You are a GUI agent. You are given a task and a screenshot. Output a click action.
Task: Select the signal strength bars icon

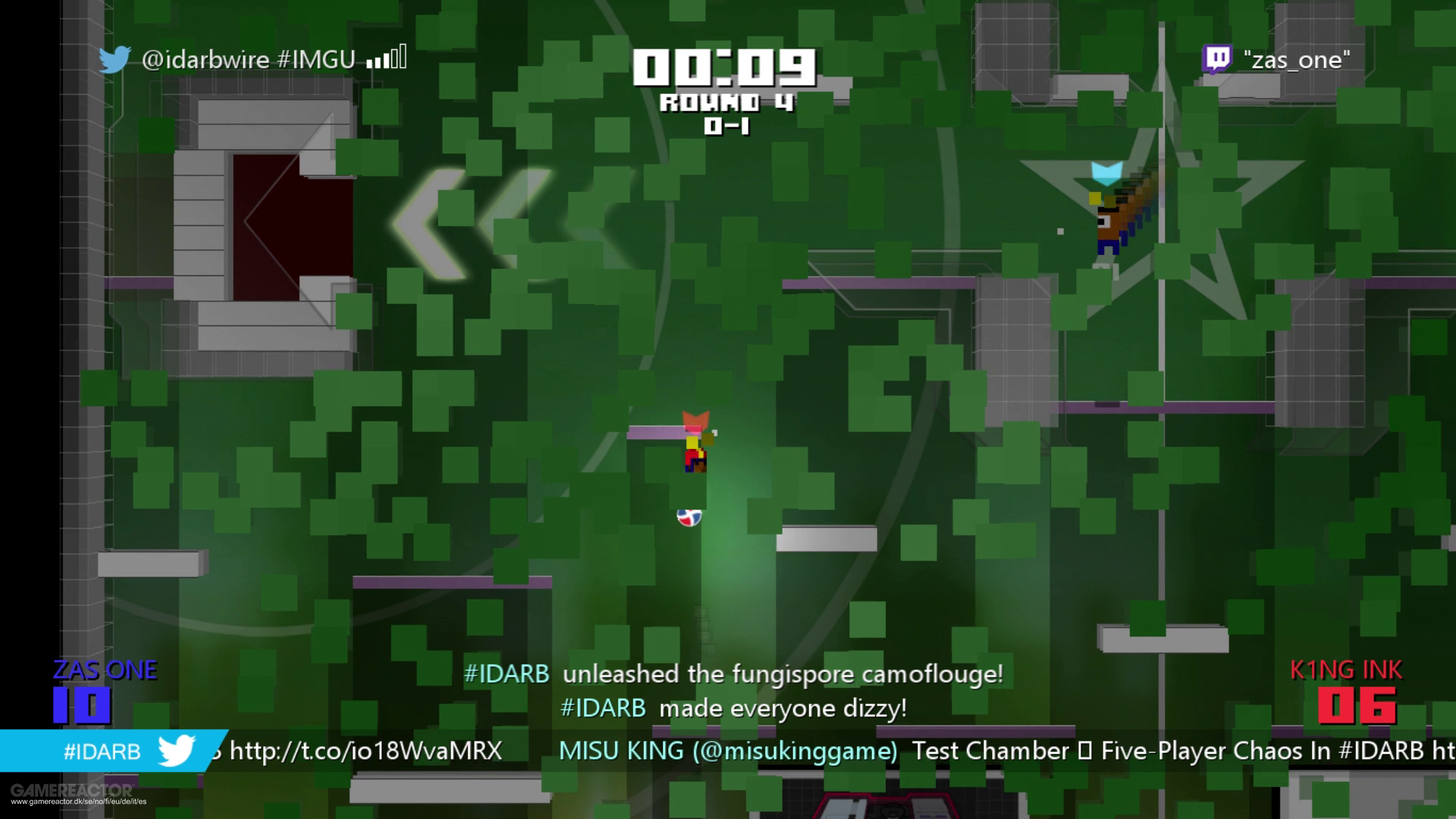click(387, 58)
